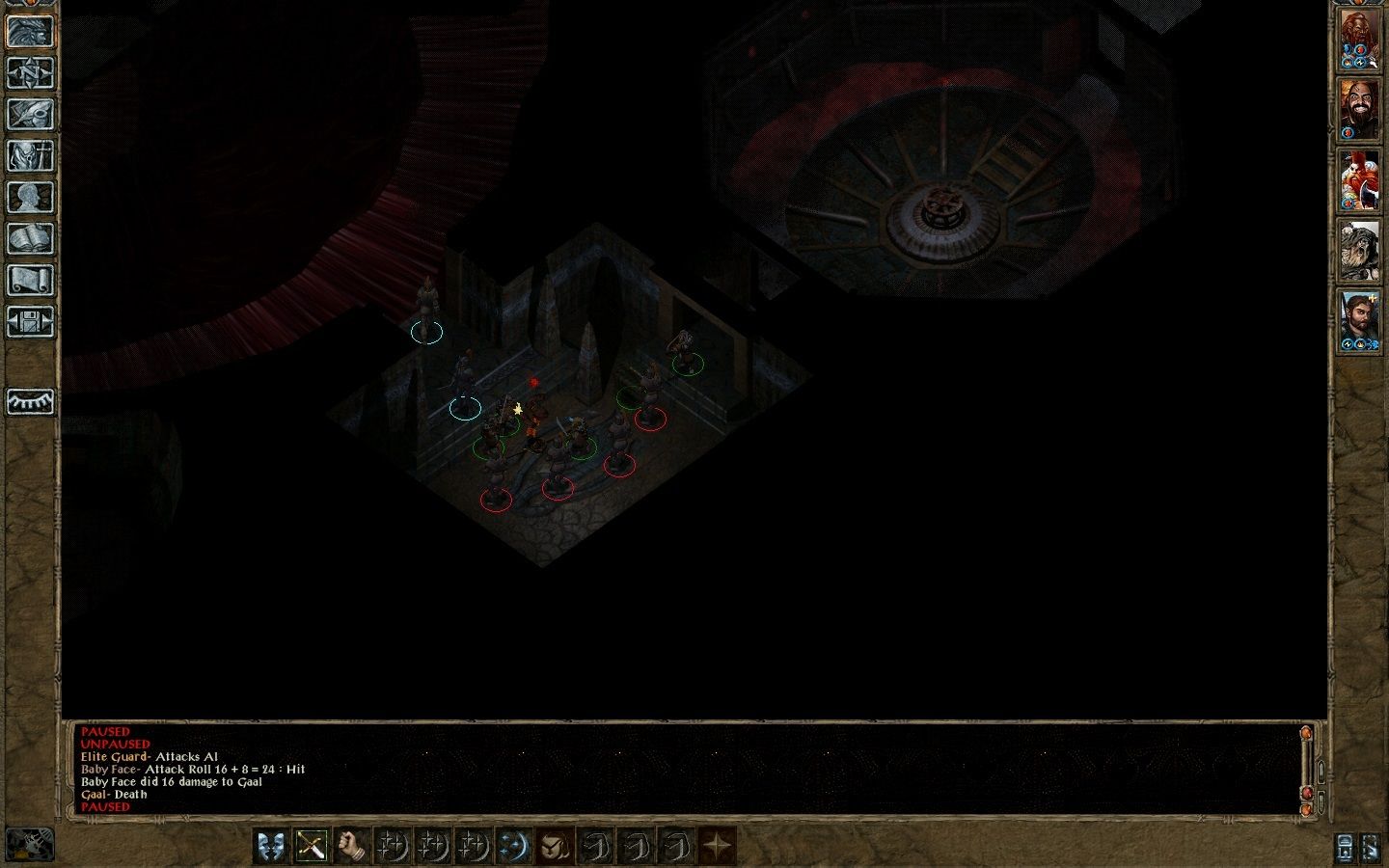The image size is (1389, 868).
Task: Open options with the floppy disk button
Action: (30, 321)
